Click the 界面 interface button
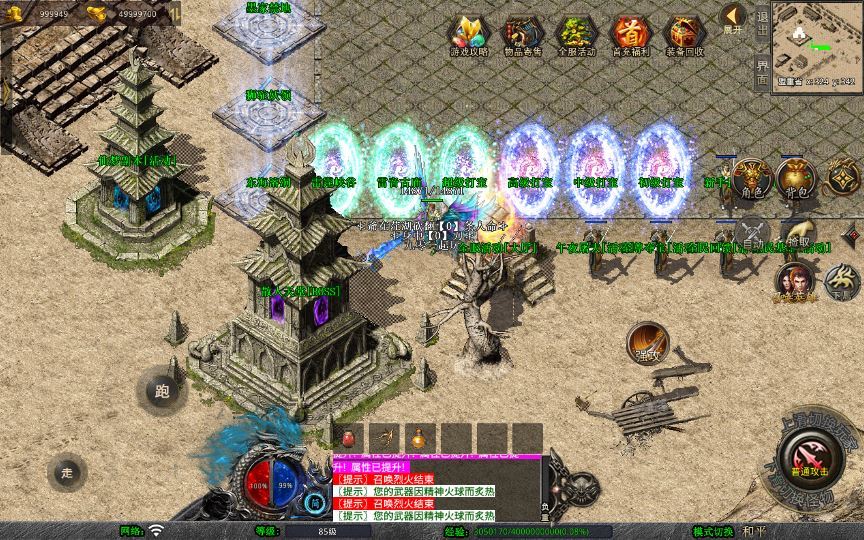 coord(762,70)
